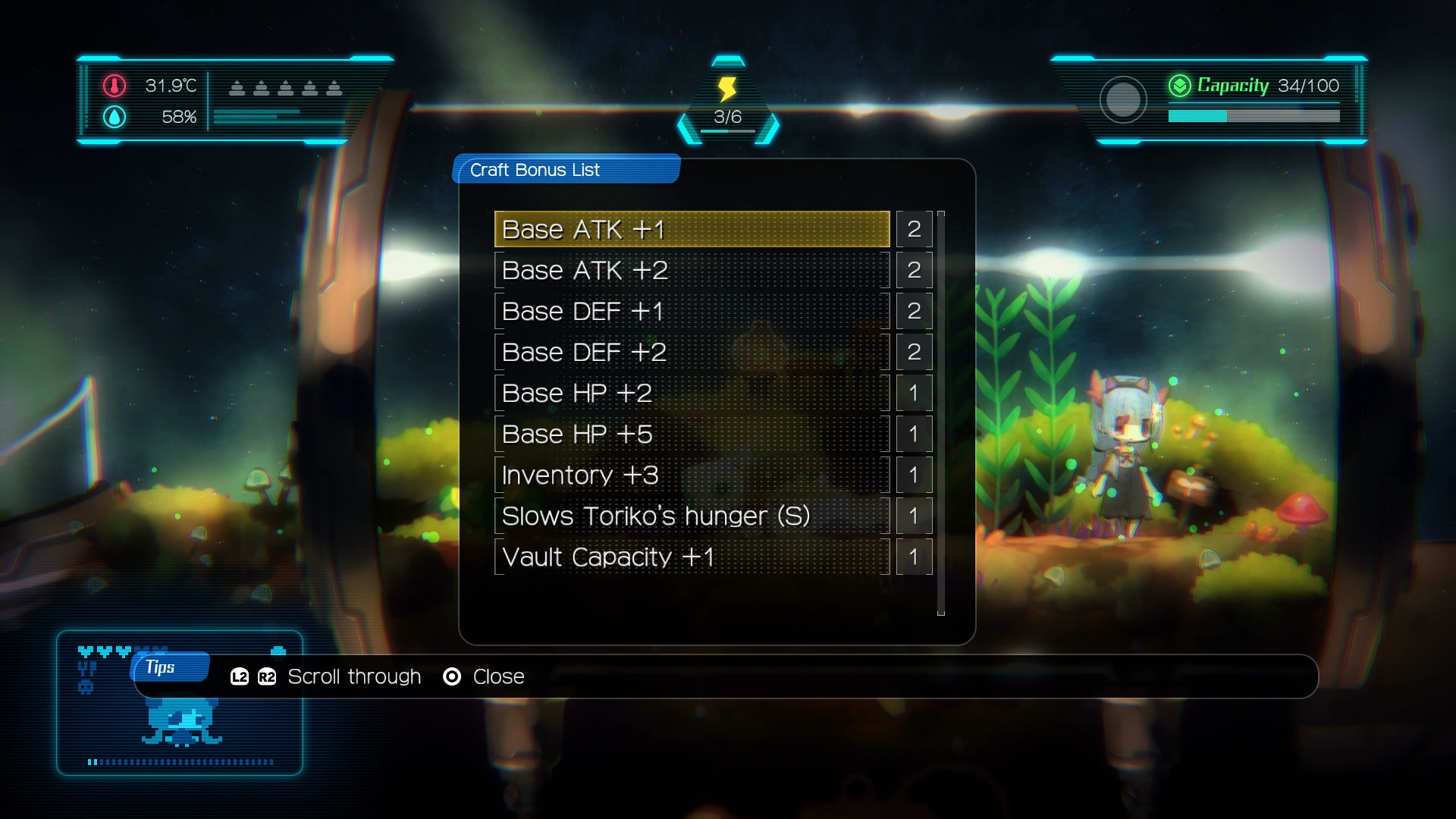The width and height of the screenshot is (1456, 819).
Task: Select the Base ATK +1 bonus row
Action: pos(692,229)
